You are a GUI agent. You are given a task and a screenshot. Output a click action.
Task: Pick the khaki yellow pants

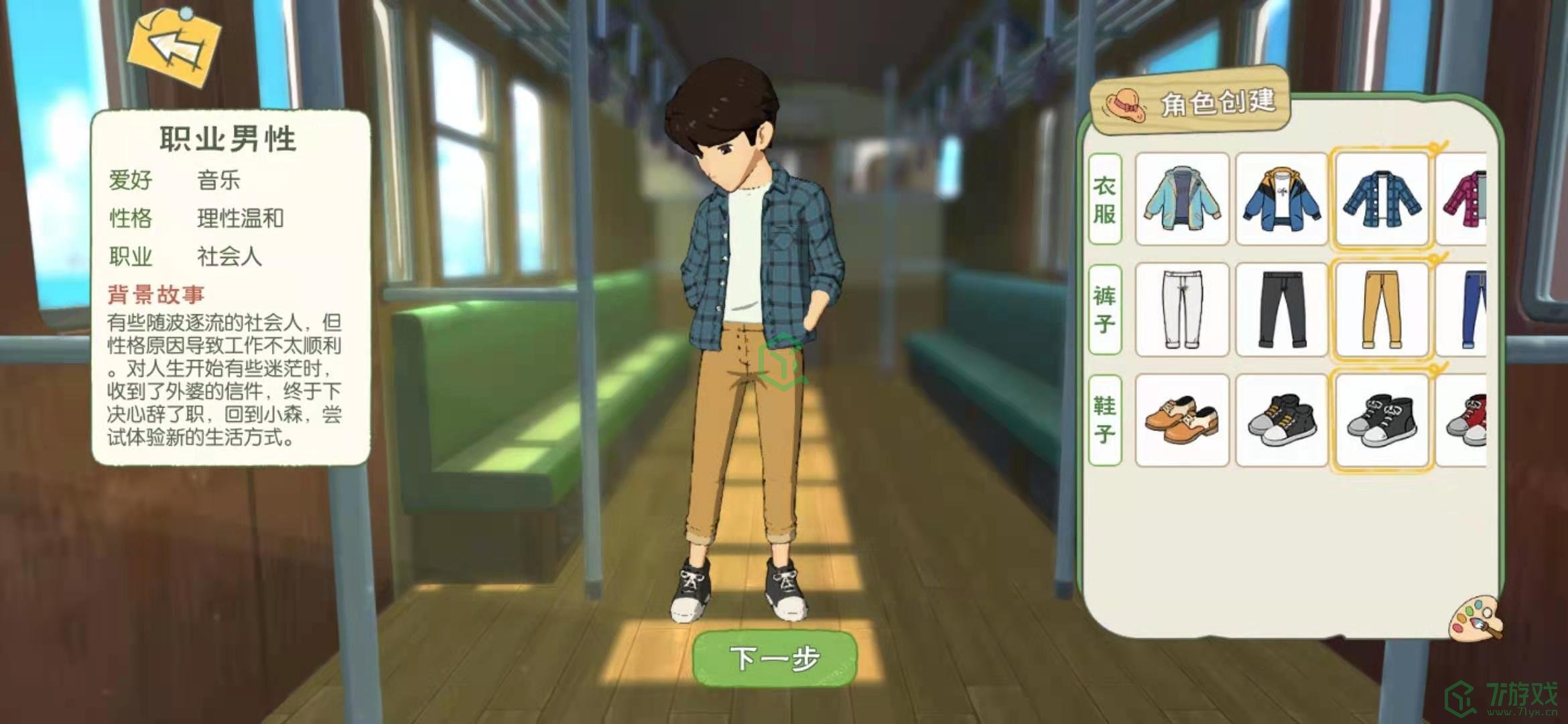[1382, 309]
